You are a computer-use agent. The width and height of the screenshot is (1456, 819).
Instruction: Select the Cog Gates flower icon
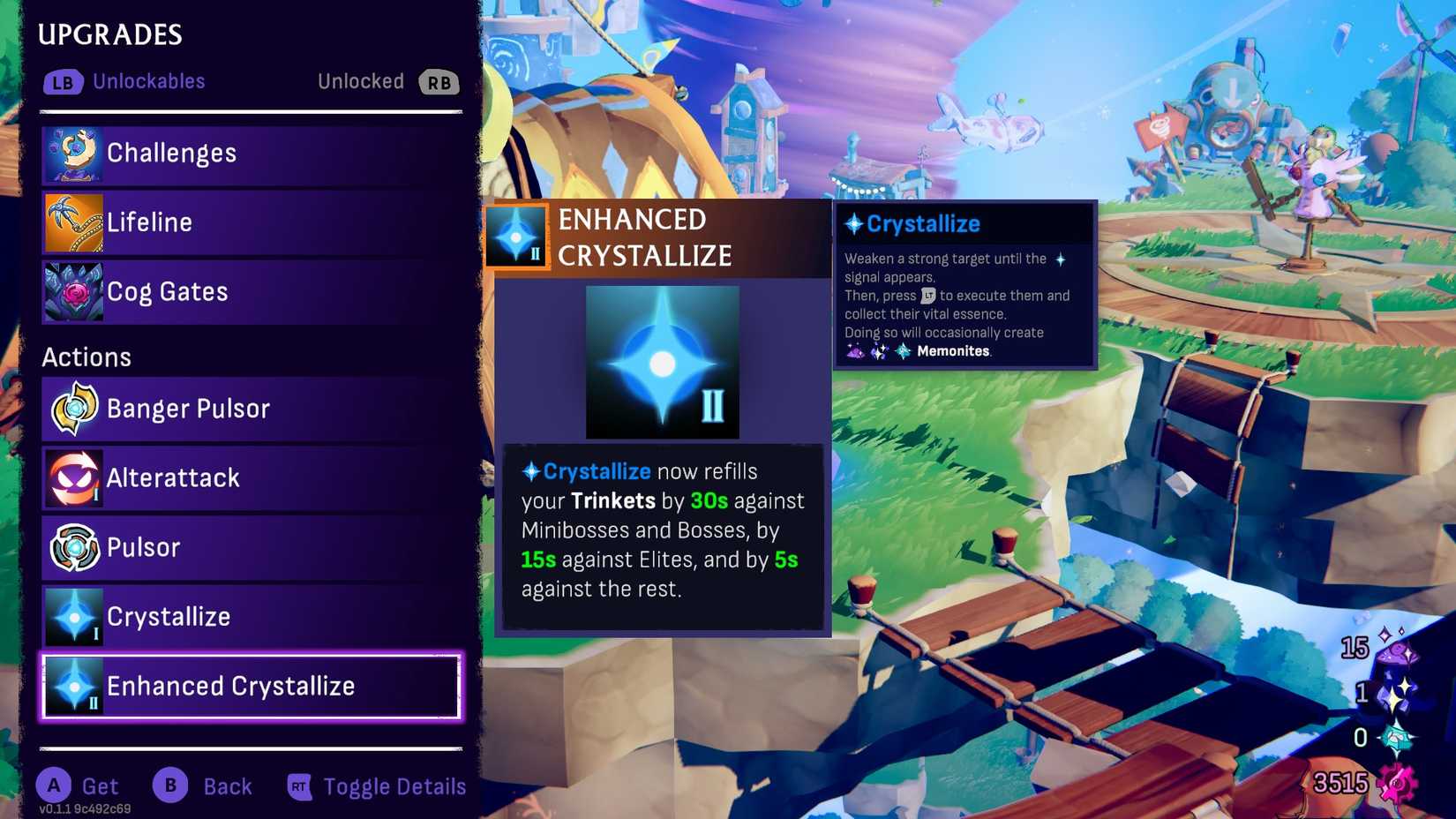73,291
